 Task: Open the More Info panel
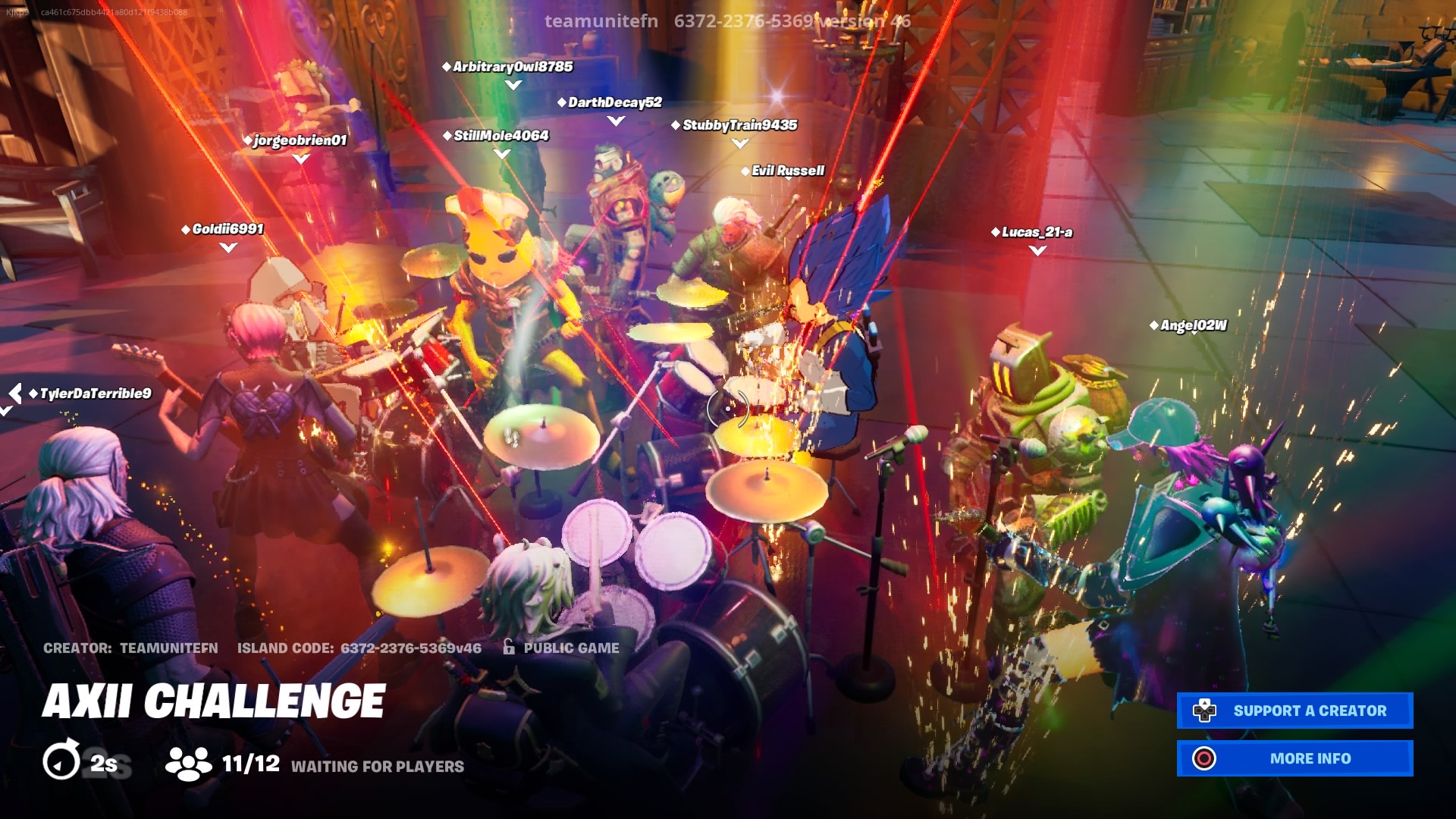(1294, 758)
